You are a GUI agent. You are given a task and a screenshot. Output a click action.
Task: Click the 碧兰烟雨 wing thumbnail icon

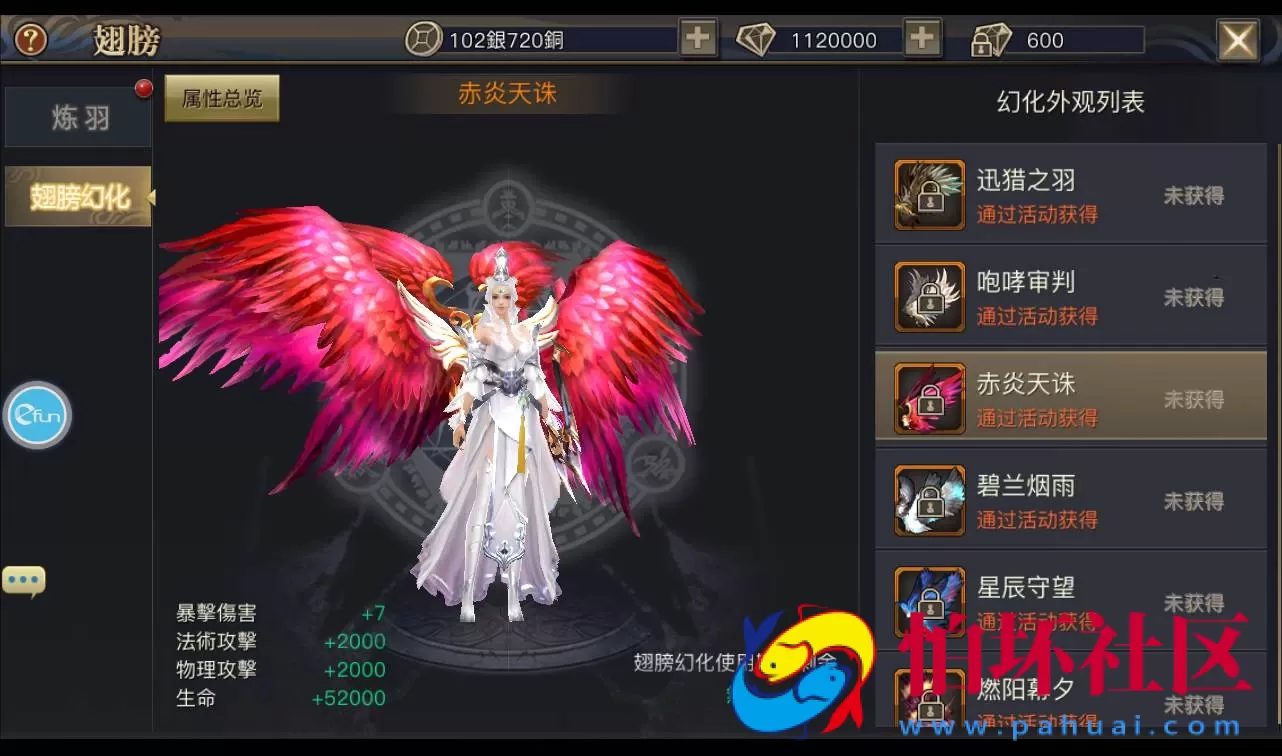[928, 500]
